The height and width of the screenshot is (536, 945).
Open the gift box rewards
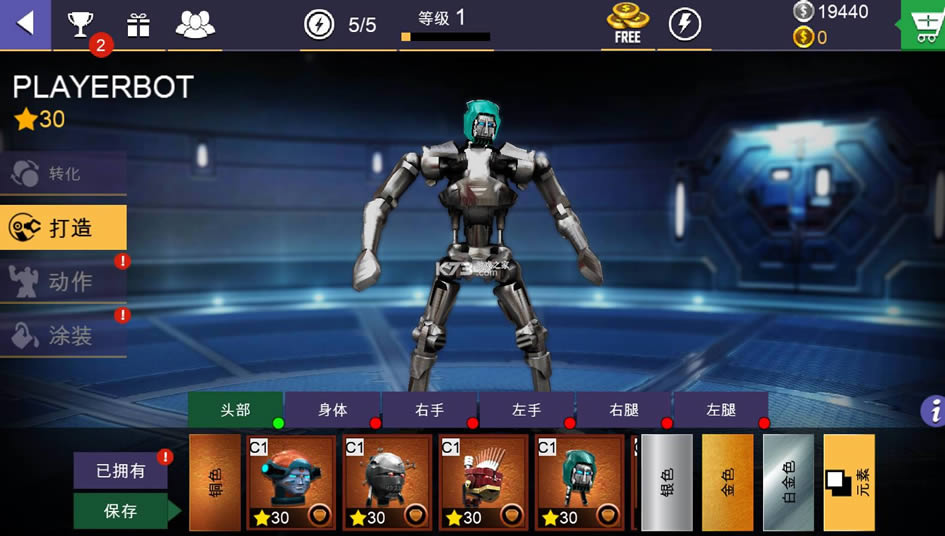click(138, 25)
